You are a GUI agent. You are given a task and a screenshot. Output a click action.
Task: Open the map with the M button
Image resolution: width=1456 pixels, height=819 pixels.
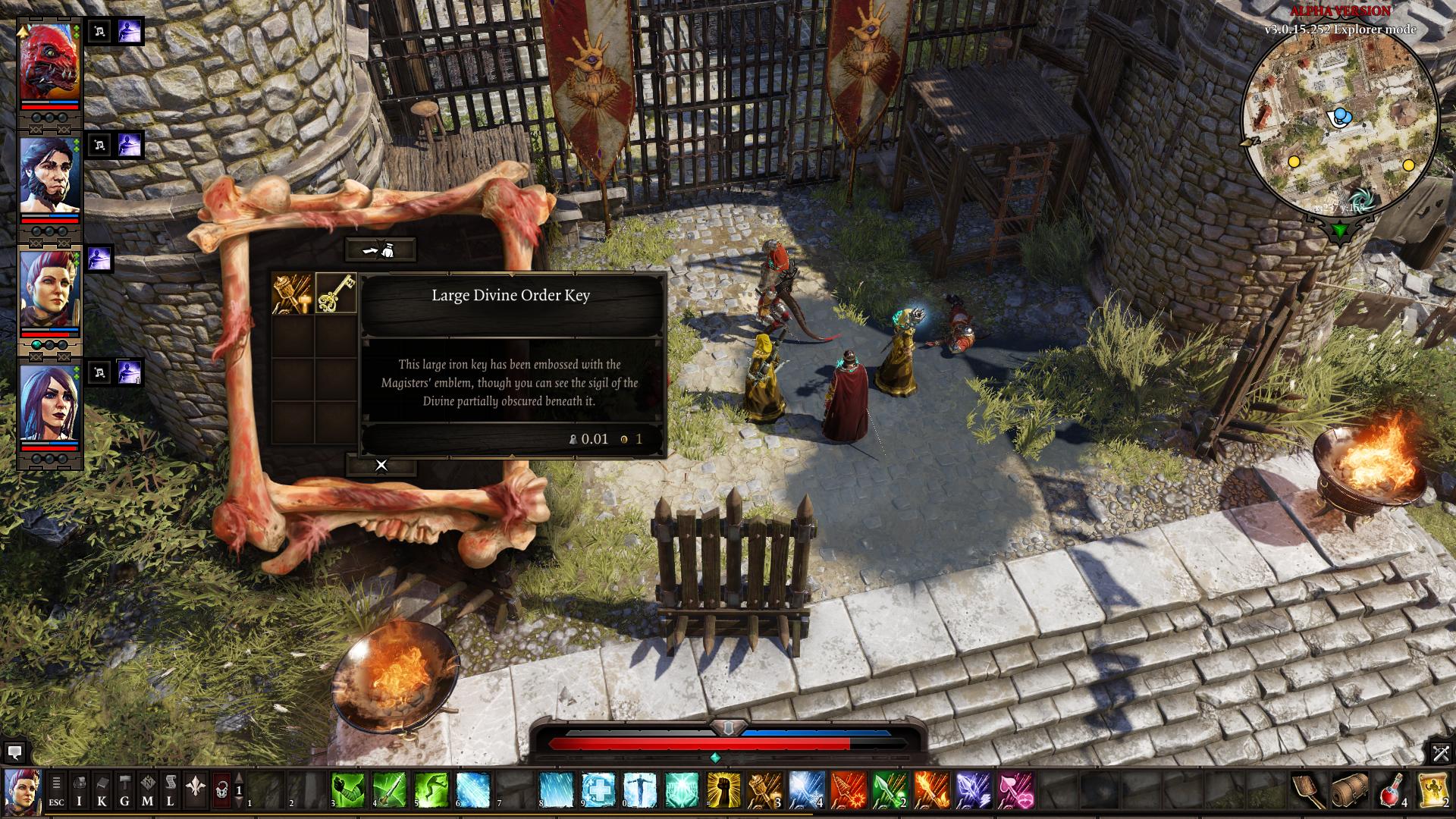148,791
